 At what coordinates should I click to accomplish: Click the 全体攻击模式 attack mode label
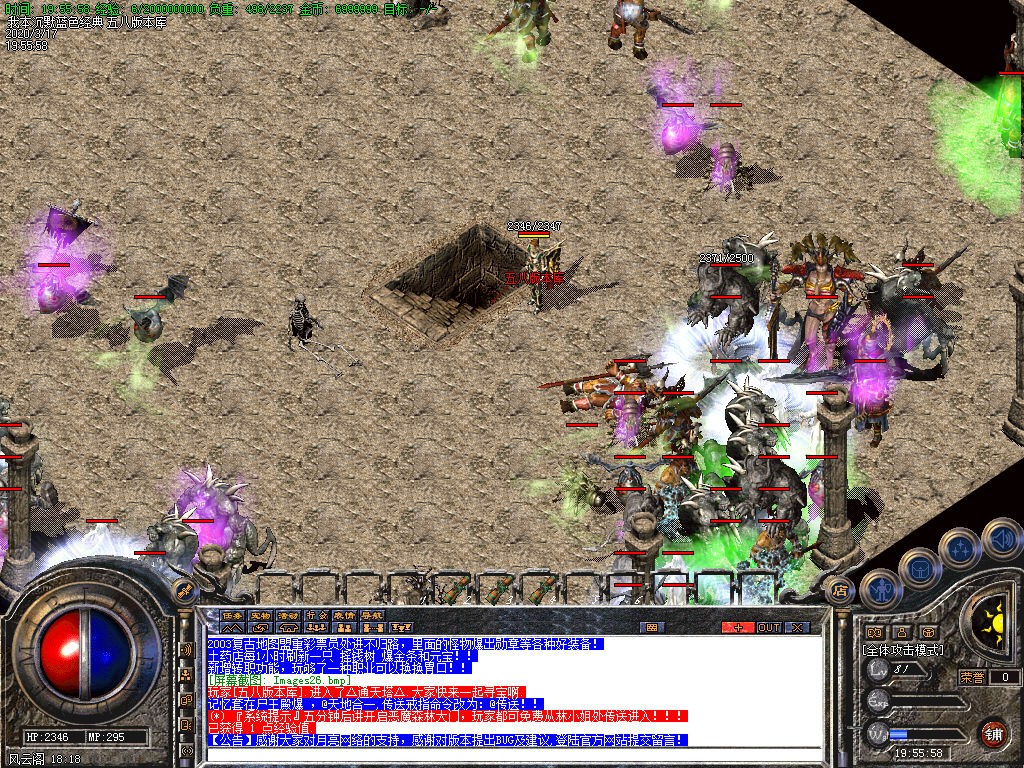[x=903, y=650]
